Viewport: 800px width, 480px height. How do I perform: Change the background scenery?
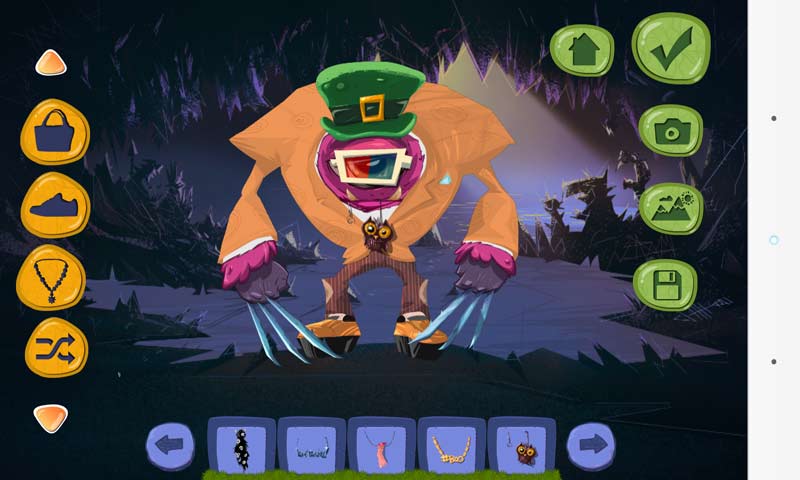[670, 208]
